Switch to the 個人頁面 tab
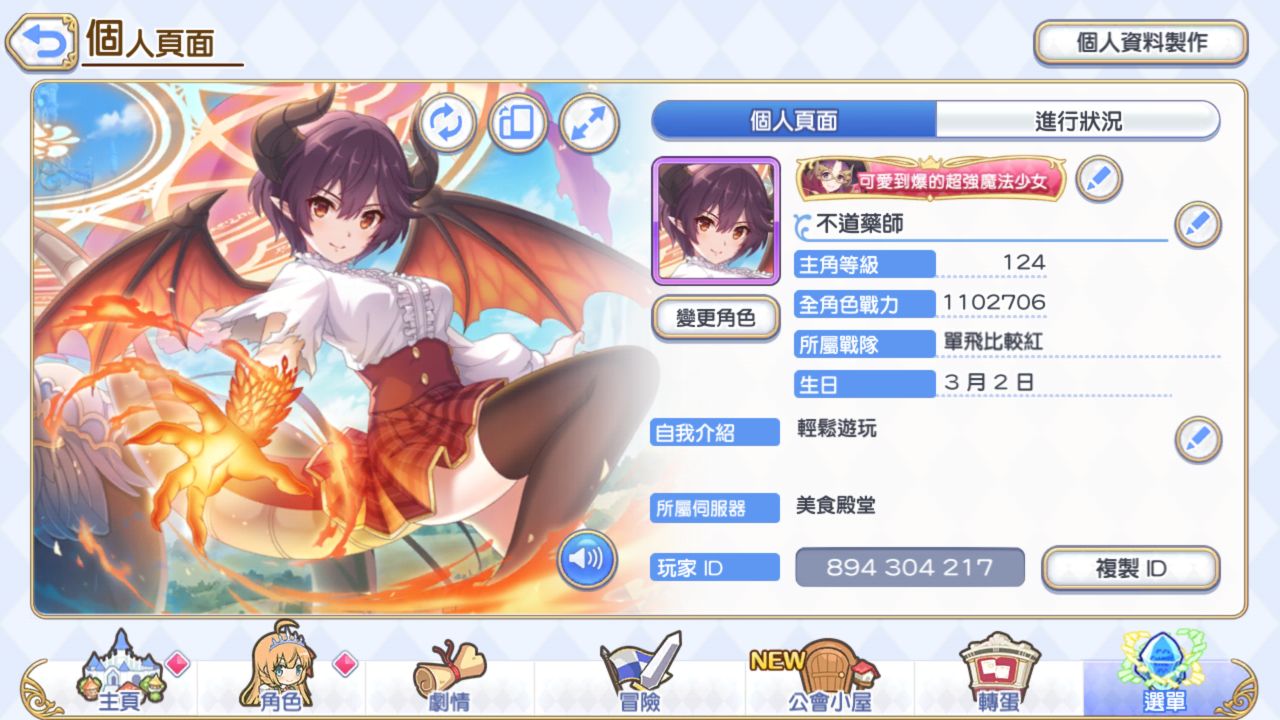Screen dimensions: 1280x720 pyautogui.click(x=794, y=121)
